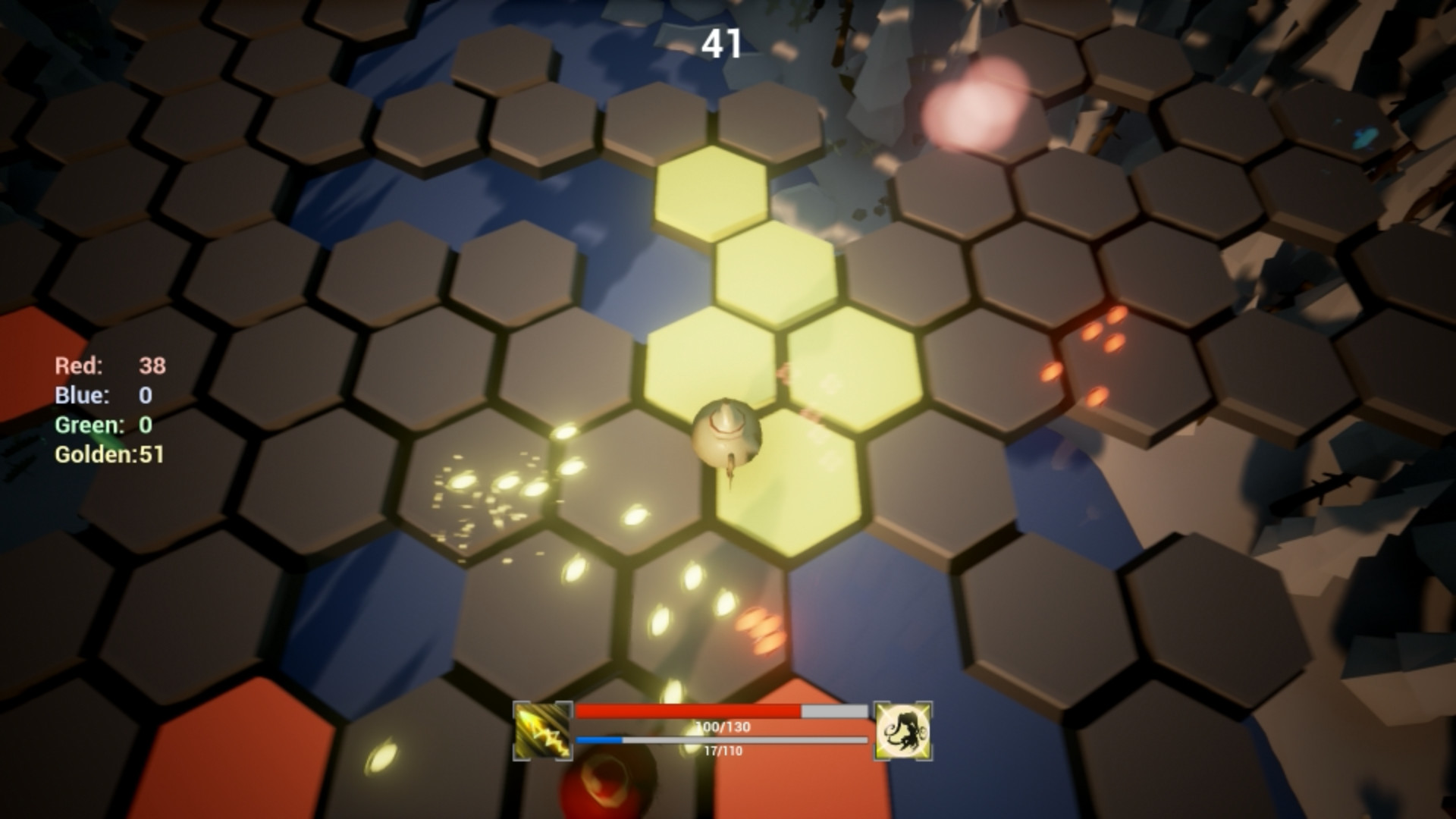1456x819 pixels.
Task: Click the timer showing 41 at top
Action: (723, 43)
